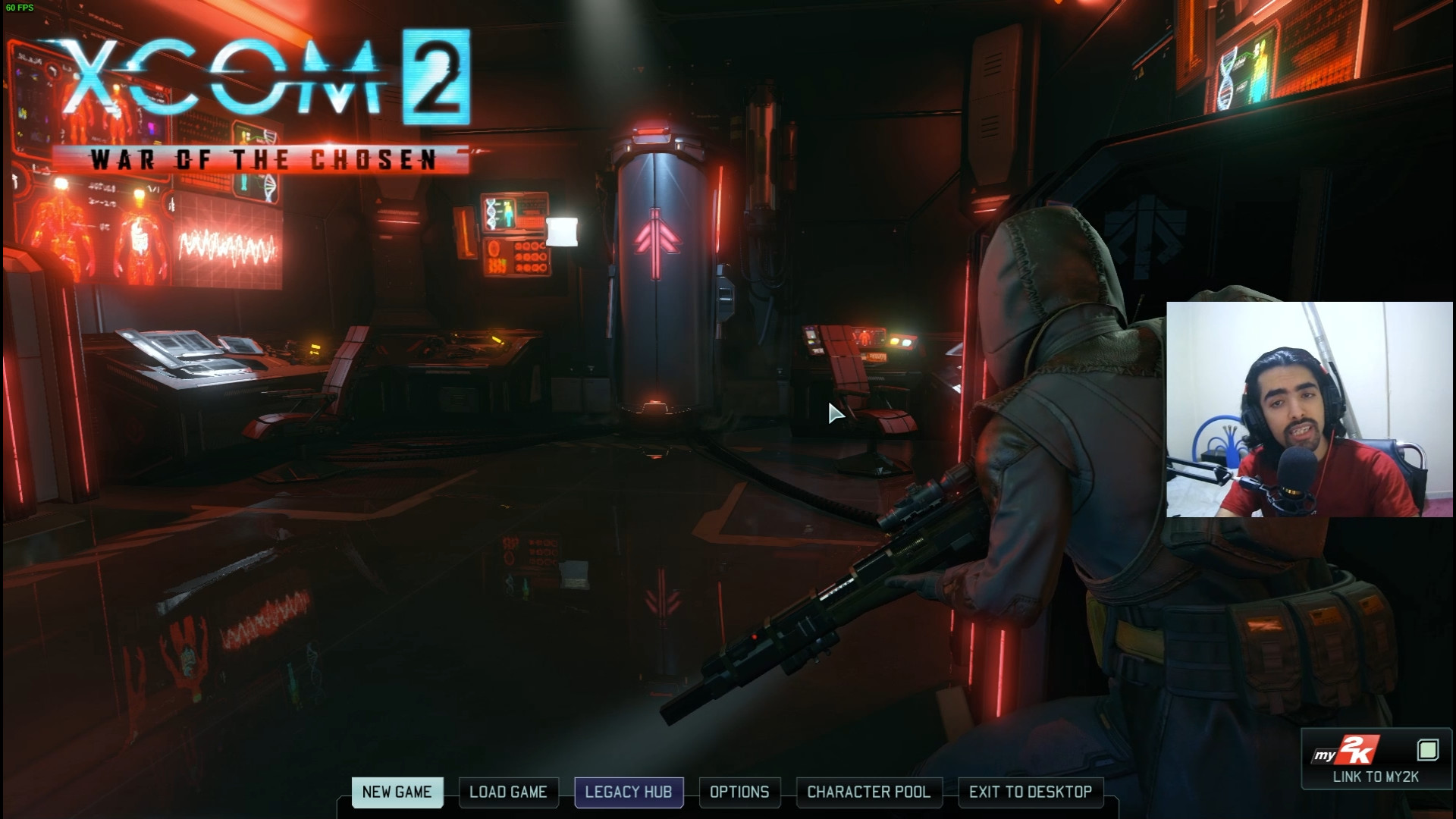Enter the Legacy Hub
The width and height of the screenshot is (1456, 819).
tap(629, 792)
